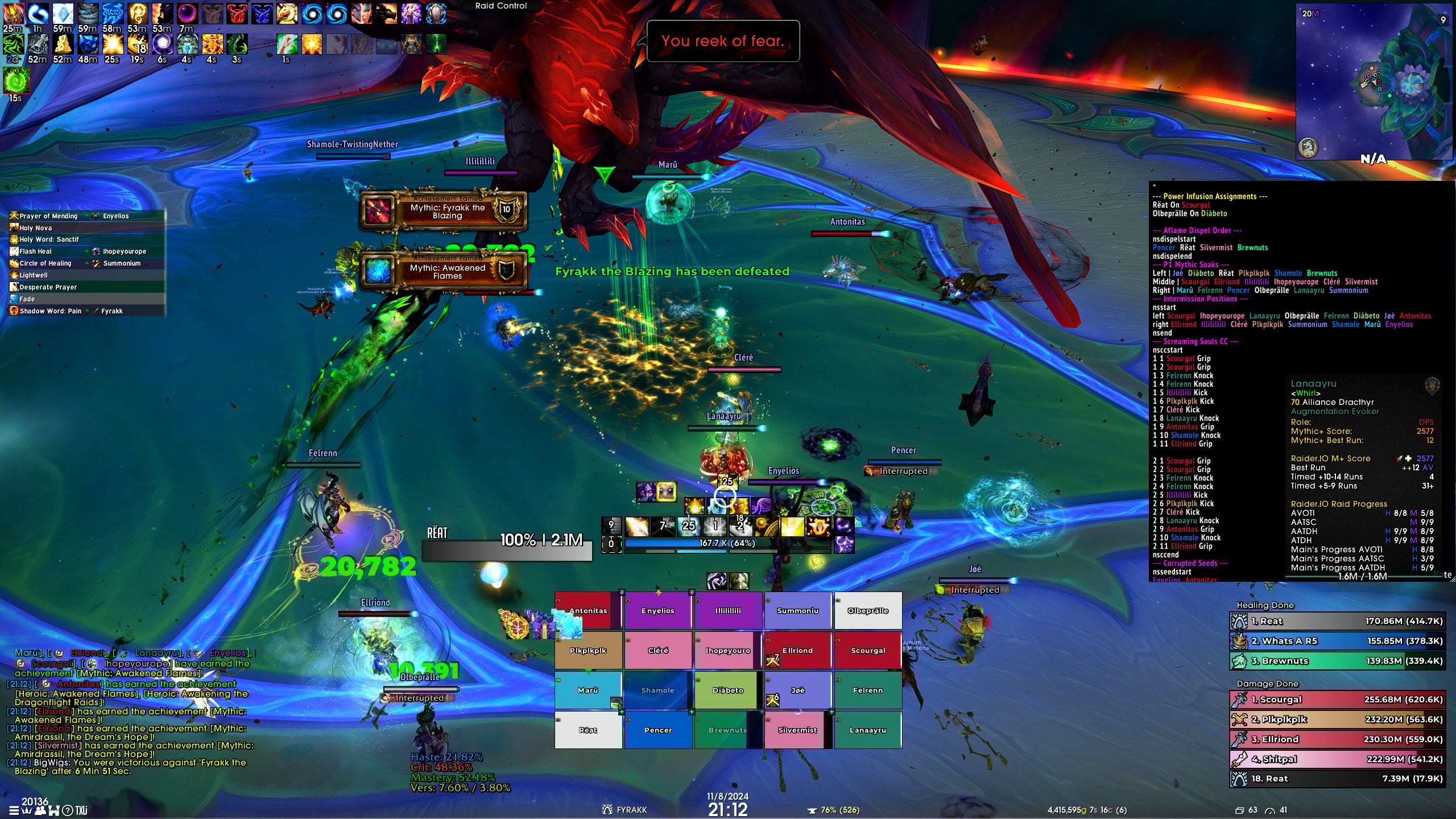Open the Mythic: Awakened Flames achievement alert
Screen dimensions: 1456x819
[x=443, y=271]
